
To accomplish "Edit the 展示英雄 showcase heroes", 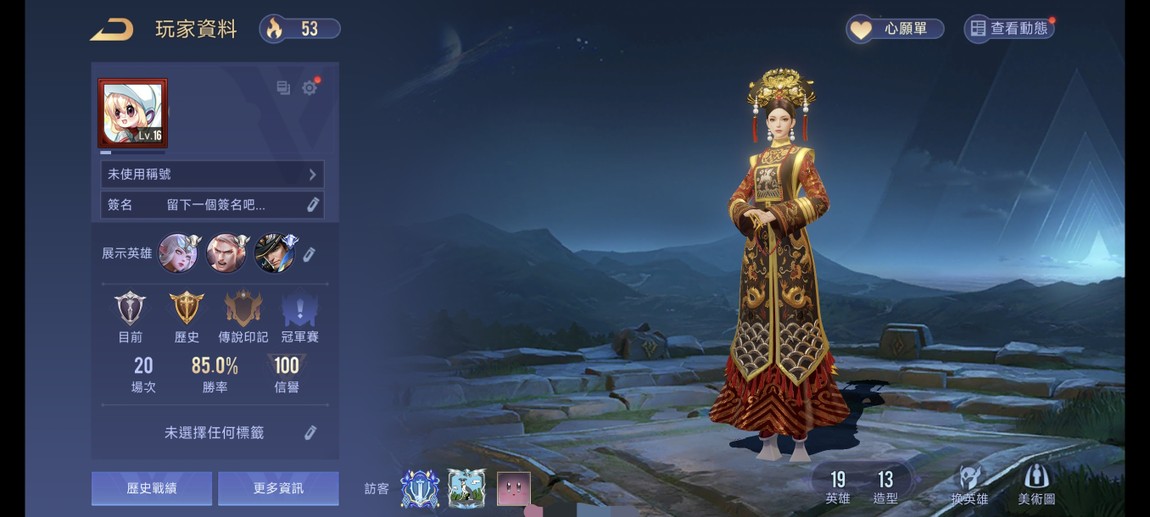I will [310, 254].
